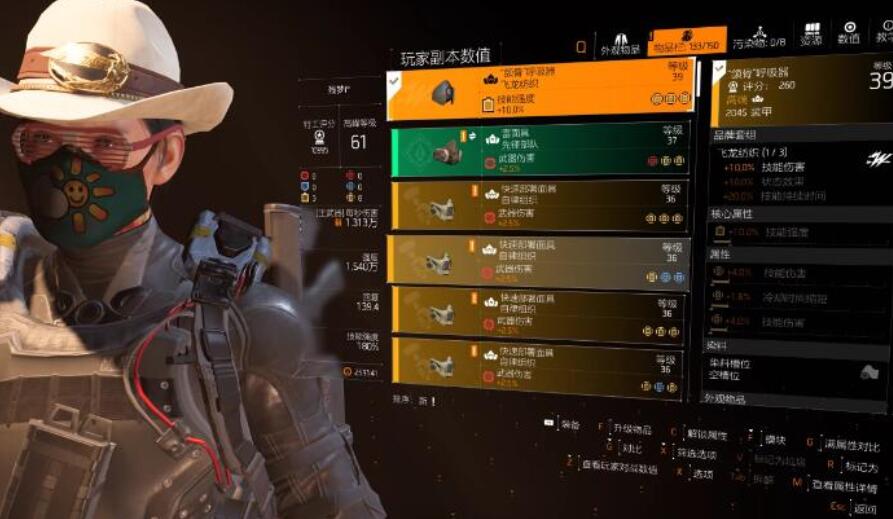Select the orange 飞龙纺织 respirator item row

coord(542,91)
